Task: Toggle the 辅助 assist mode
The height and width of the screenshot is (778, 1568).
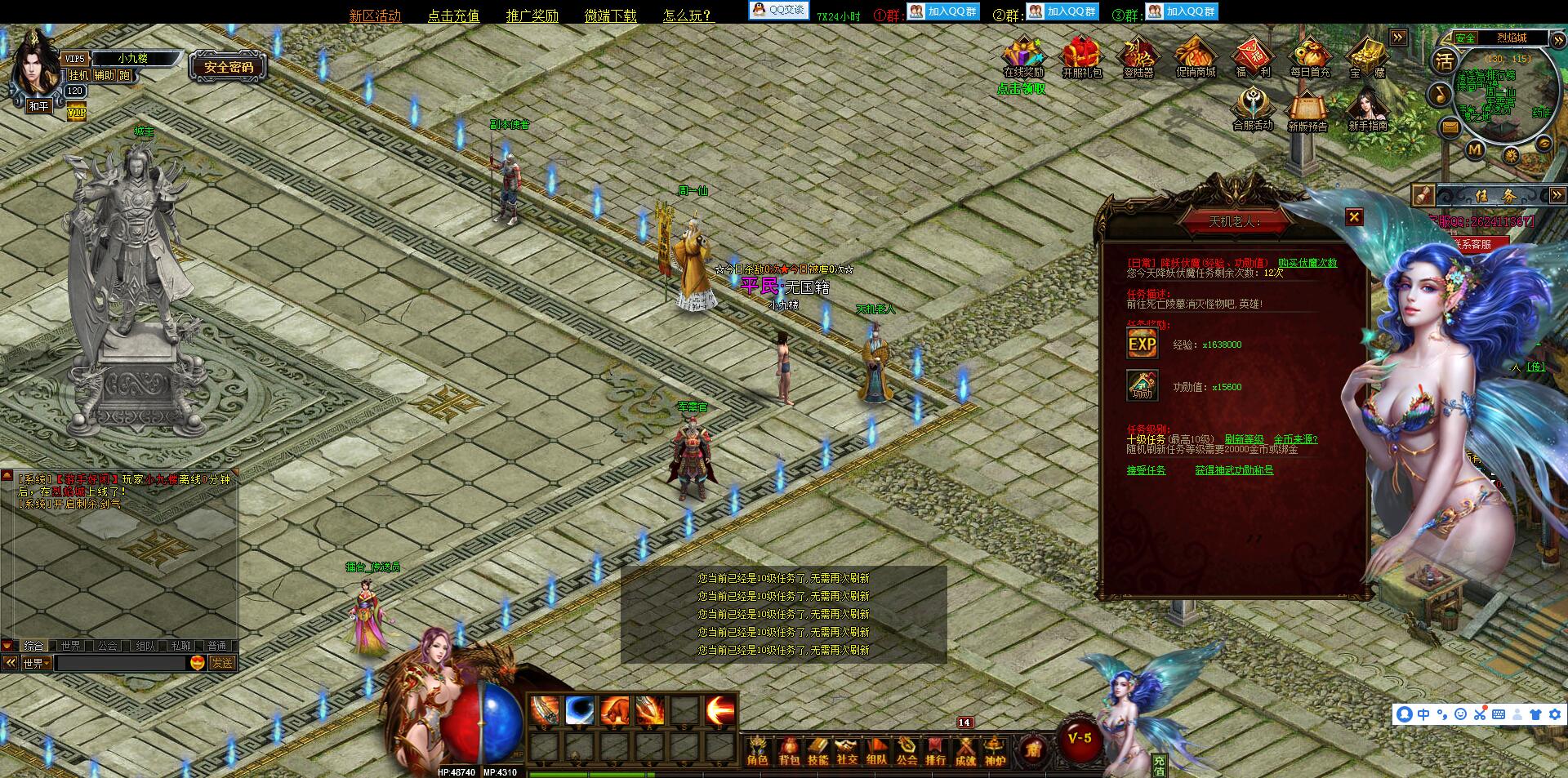Action: (x=103, y=76)
